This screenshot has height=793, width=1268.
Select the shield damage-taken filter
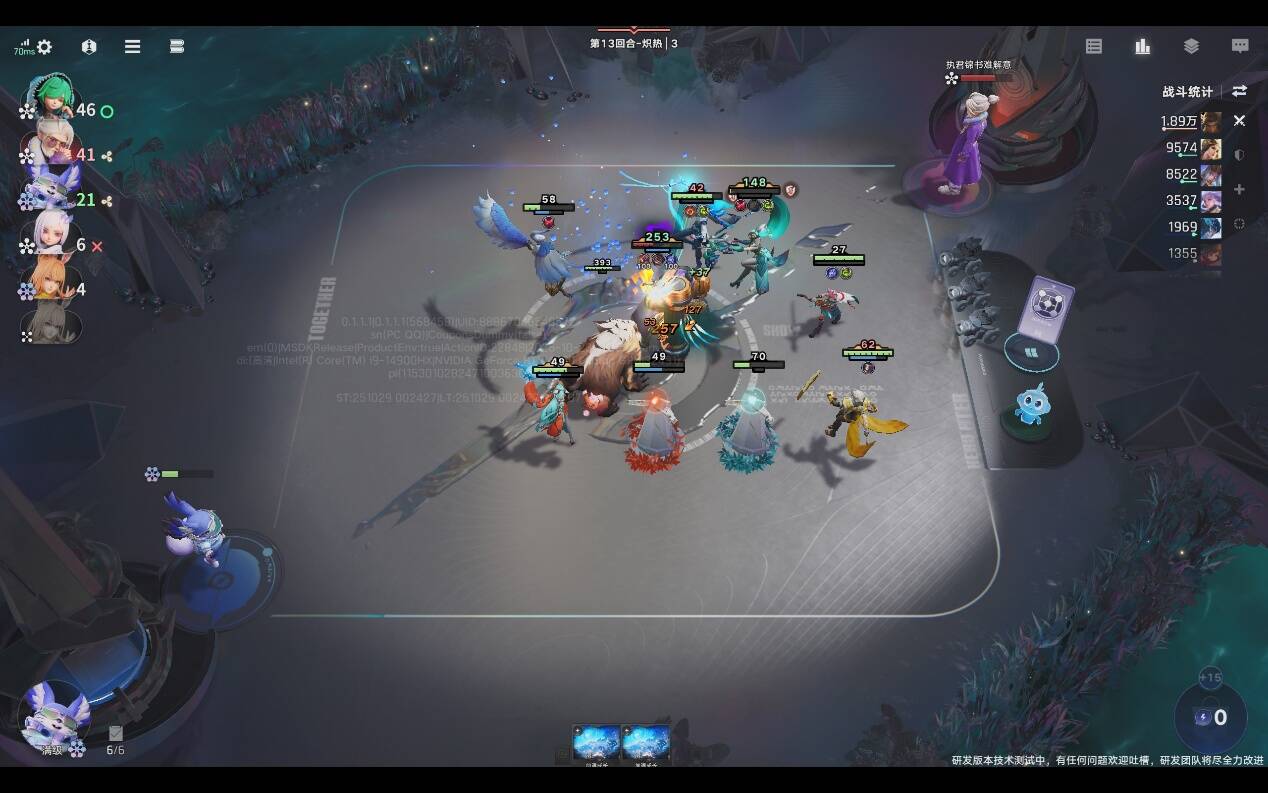pos(1240,155)
